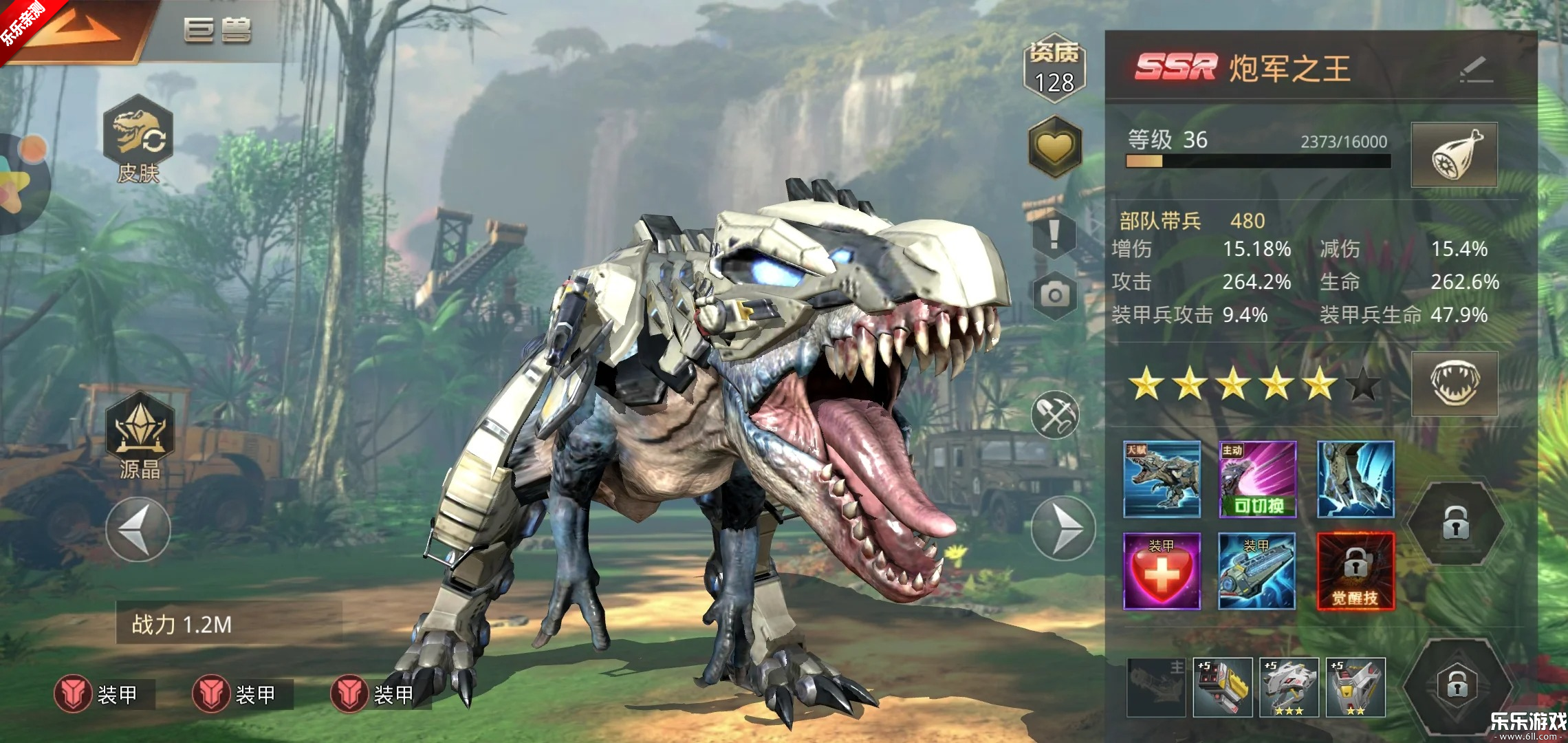1568x743 pixels.
Task: Click the gold heart favorite icon
Action: tap(1054, 147)
